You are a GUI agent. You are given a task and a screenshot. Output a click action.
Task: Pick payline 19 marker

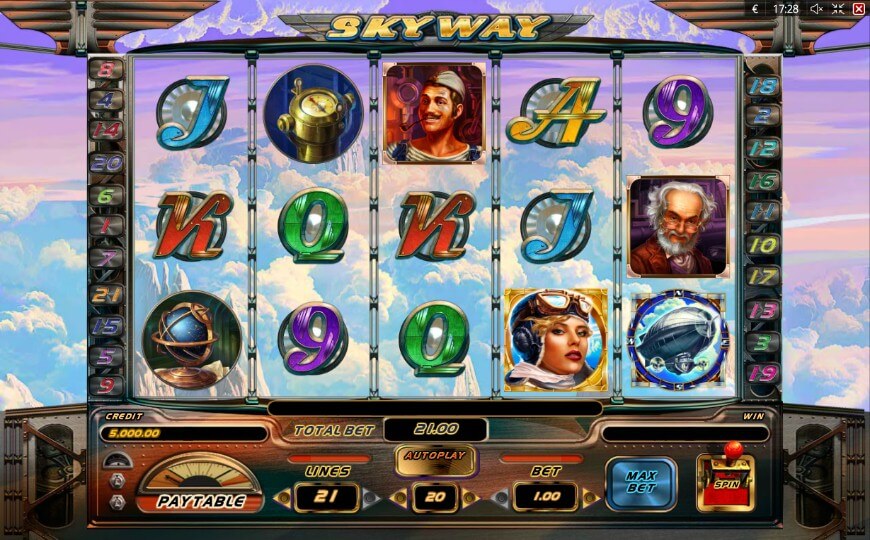pyautogui.click(x=762, y=375)
